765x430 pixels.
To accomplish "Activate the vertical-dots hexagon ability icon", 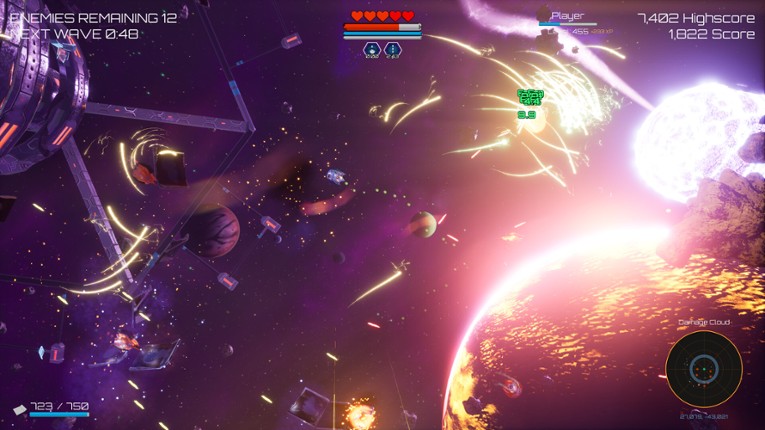I will coord(393,49).
